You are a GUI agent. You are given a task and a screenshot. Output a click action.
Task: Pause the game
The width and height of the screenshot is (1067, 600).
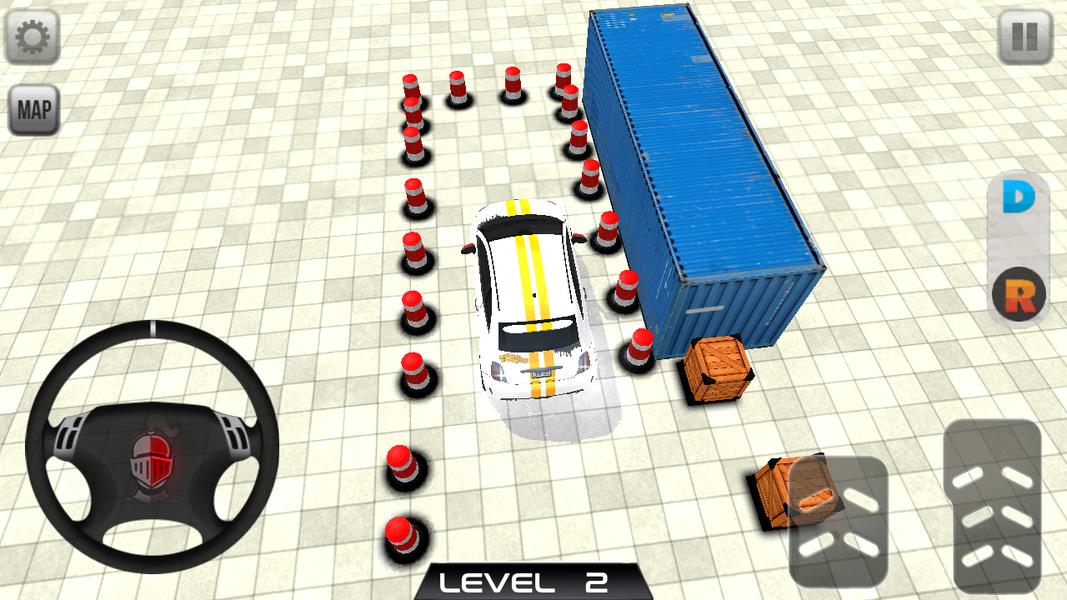pyautogui.click(x=1025, y=37)
